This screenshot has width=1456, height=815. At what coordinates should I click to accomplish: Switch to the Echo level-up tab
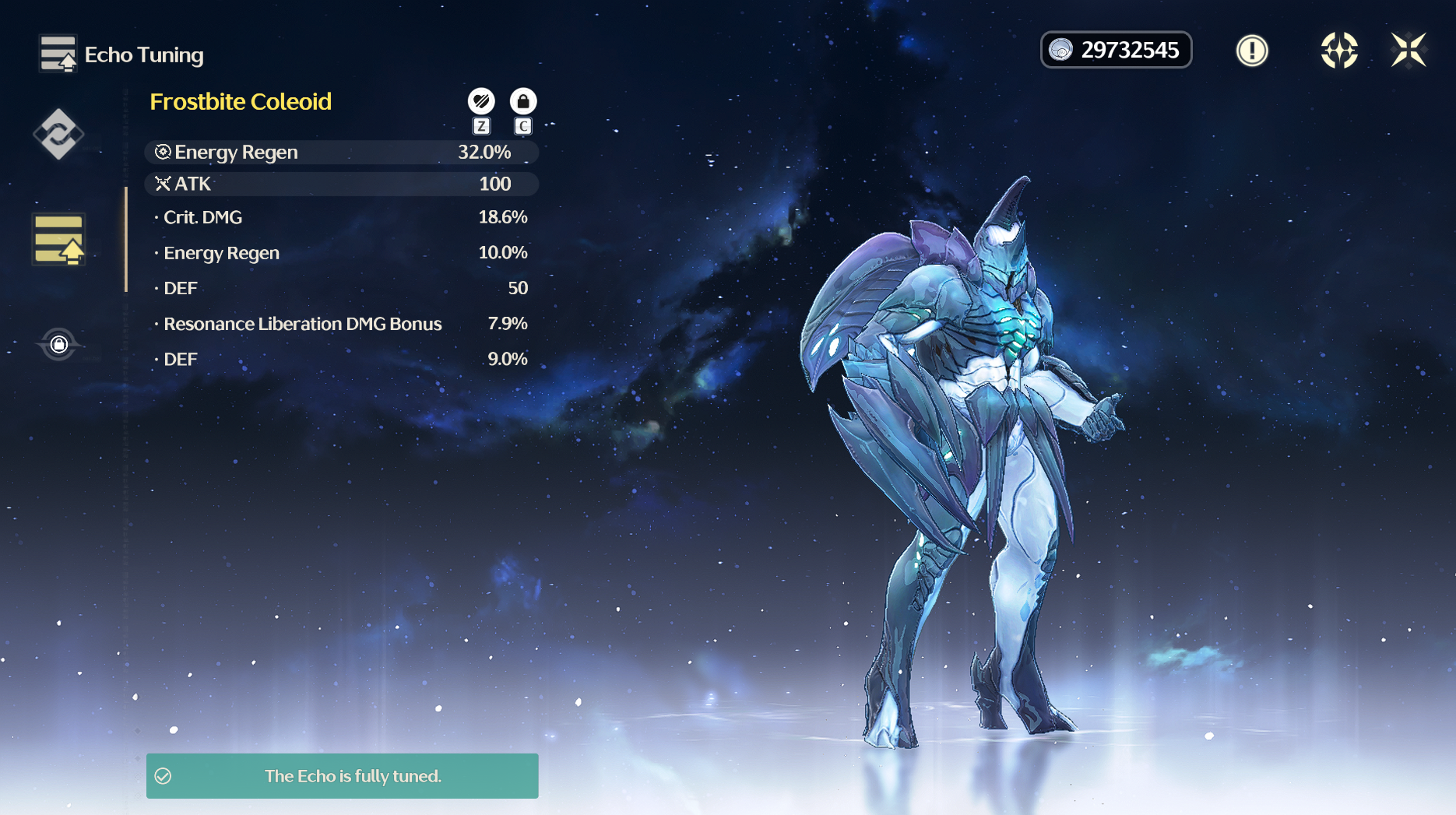[x=58, y=135]
